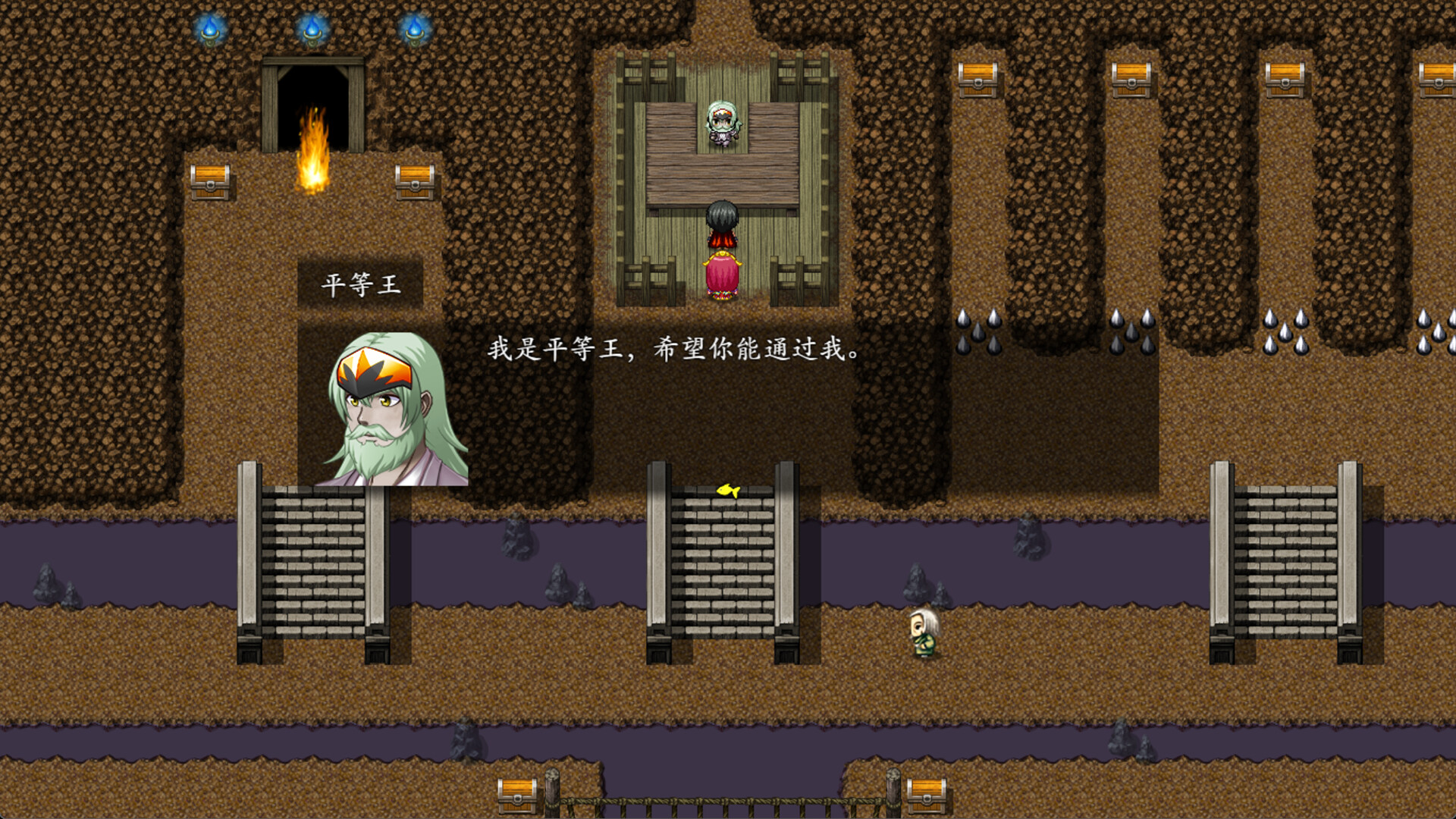Click the middle blue flame torch
The width and height of the screenshot is (1456, 819).
312,27
